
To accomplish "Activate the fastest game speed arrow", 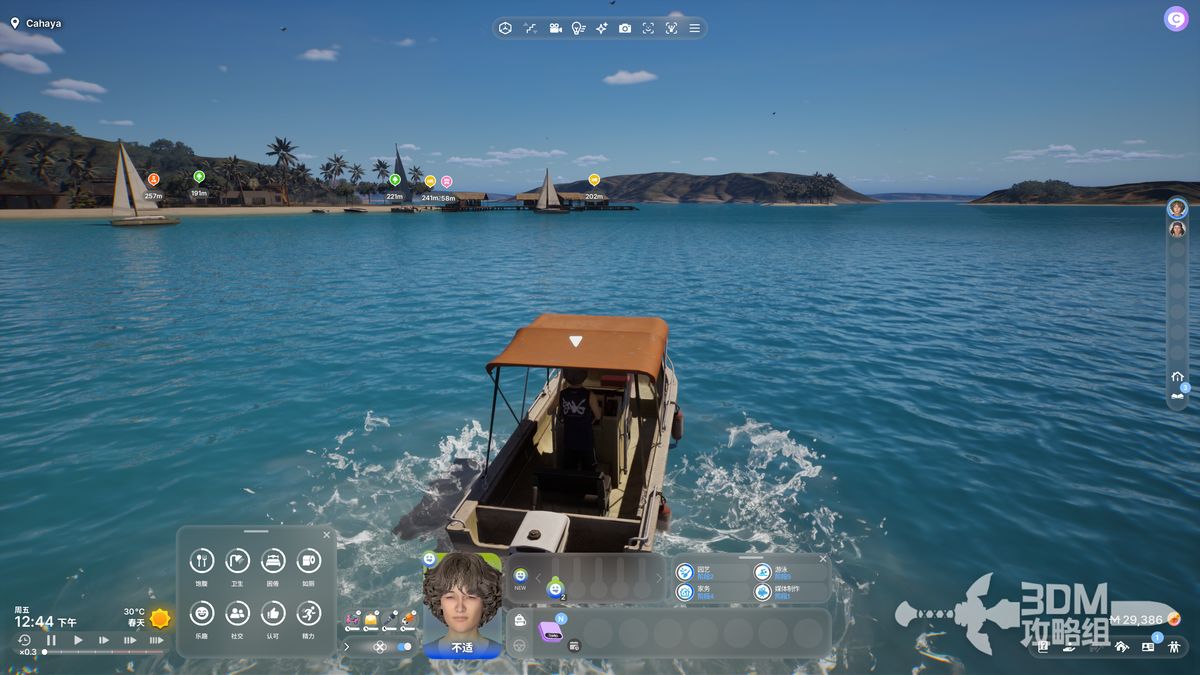I will tap(156, 640).
